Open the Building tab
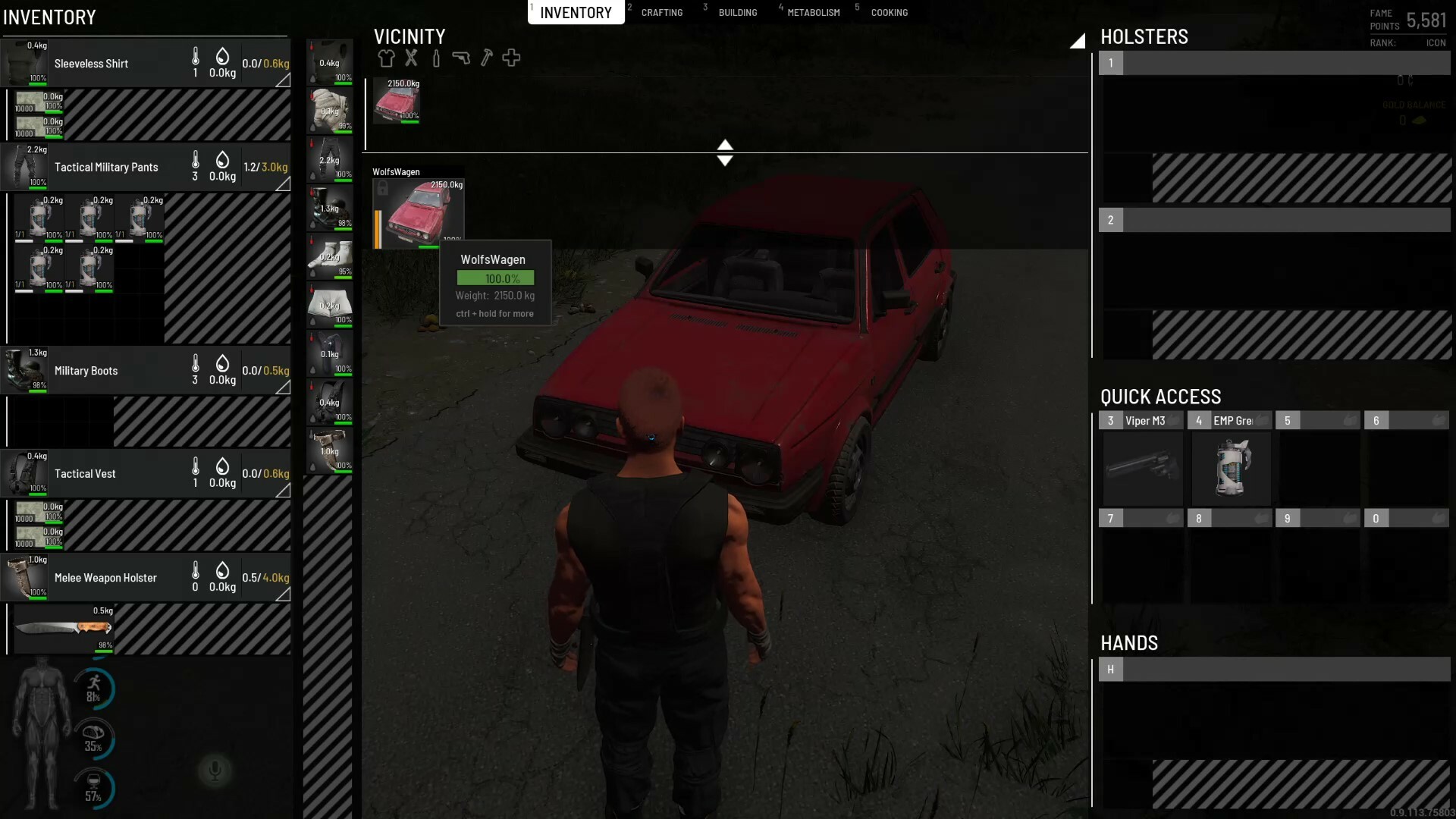 click(x=737, y=12)
